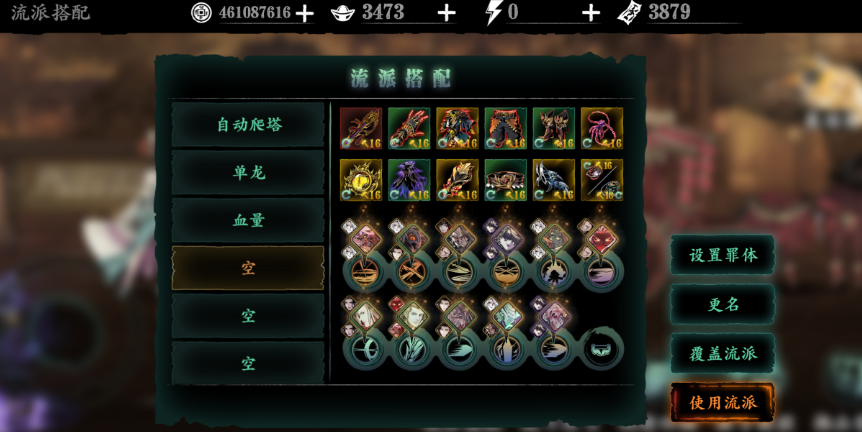Viewport: 862px width, 432px height.
Task: Inspect the pink scorpion equipment slot
Action: pyautogui.click(x=602, y=129)
